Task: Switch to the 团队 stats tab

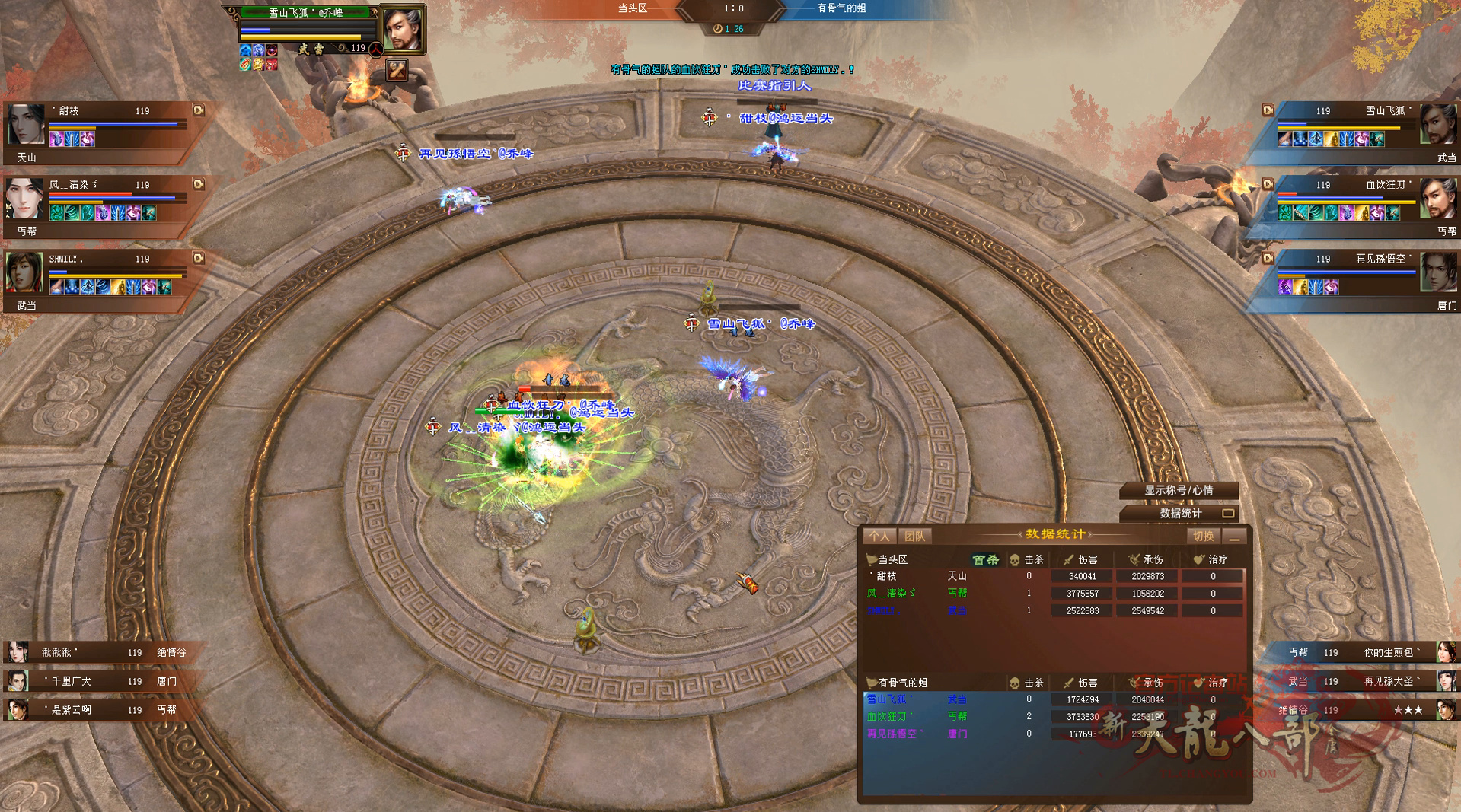Action: pos(914,537)
